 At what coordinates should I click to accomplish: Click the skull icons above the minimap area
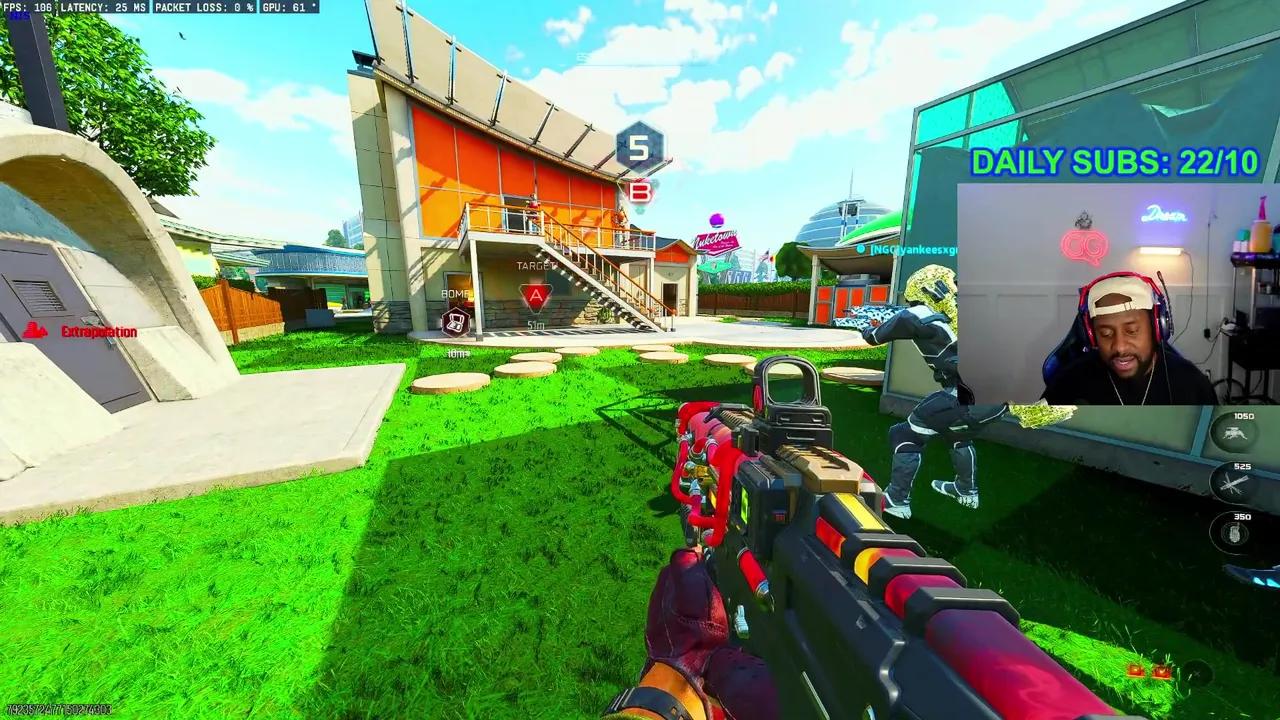[1148, 673]
